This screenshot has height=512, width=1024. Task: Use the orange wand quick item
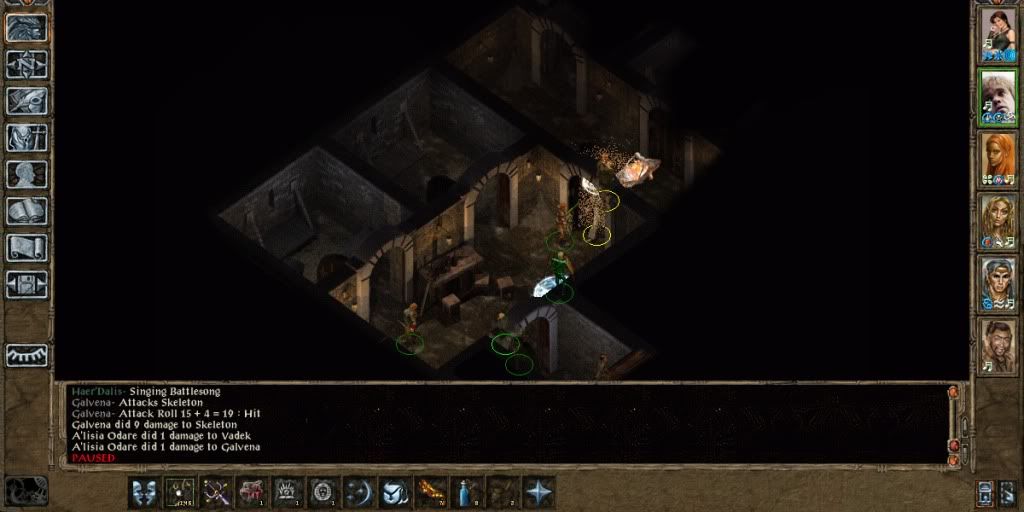431,492
